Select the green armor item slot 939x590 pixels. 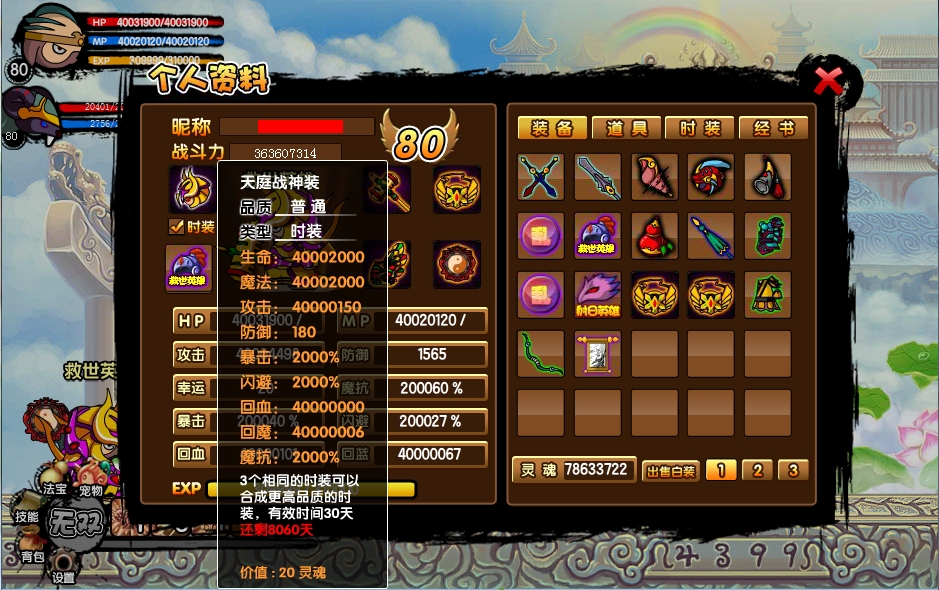pos(768,236)
